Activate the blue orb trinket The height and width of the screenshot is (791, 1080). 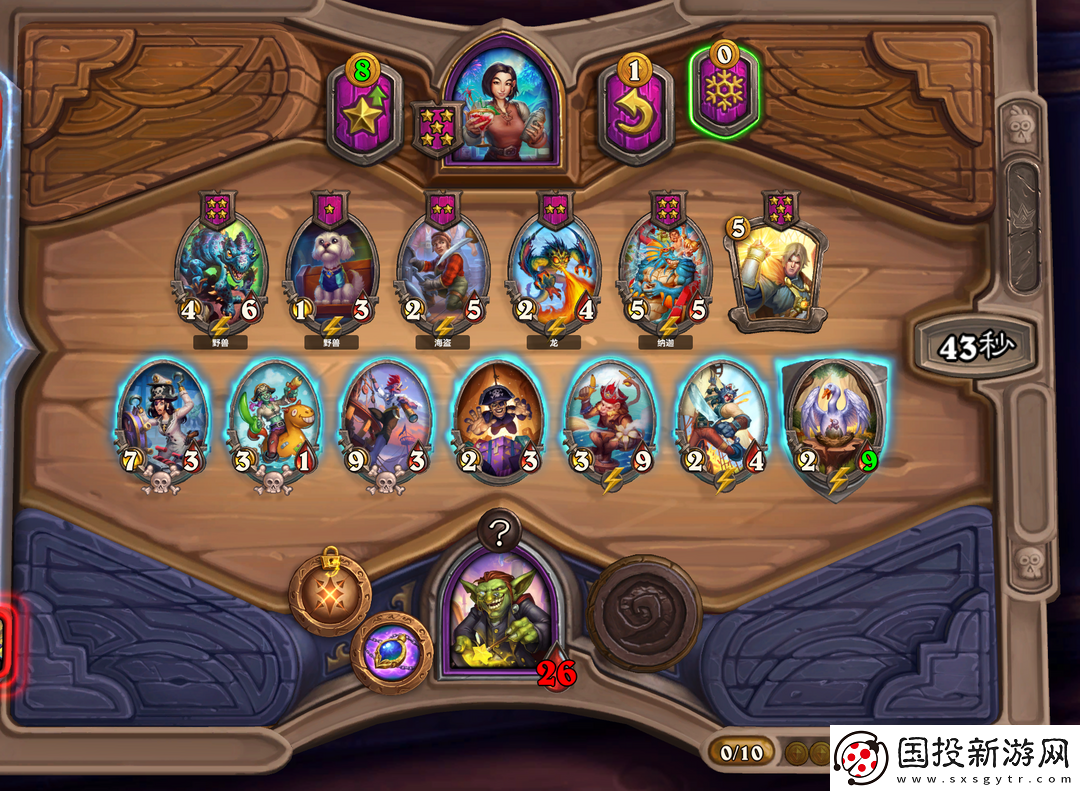(x=391, y=652)
